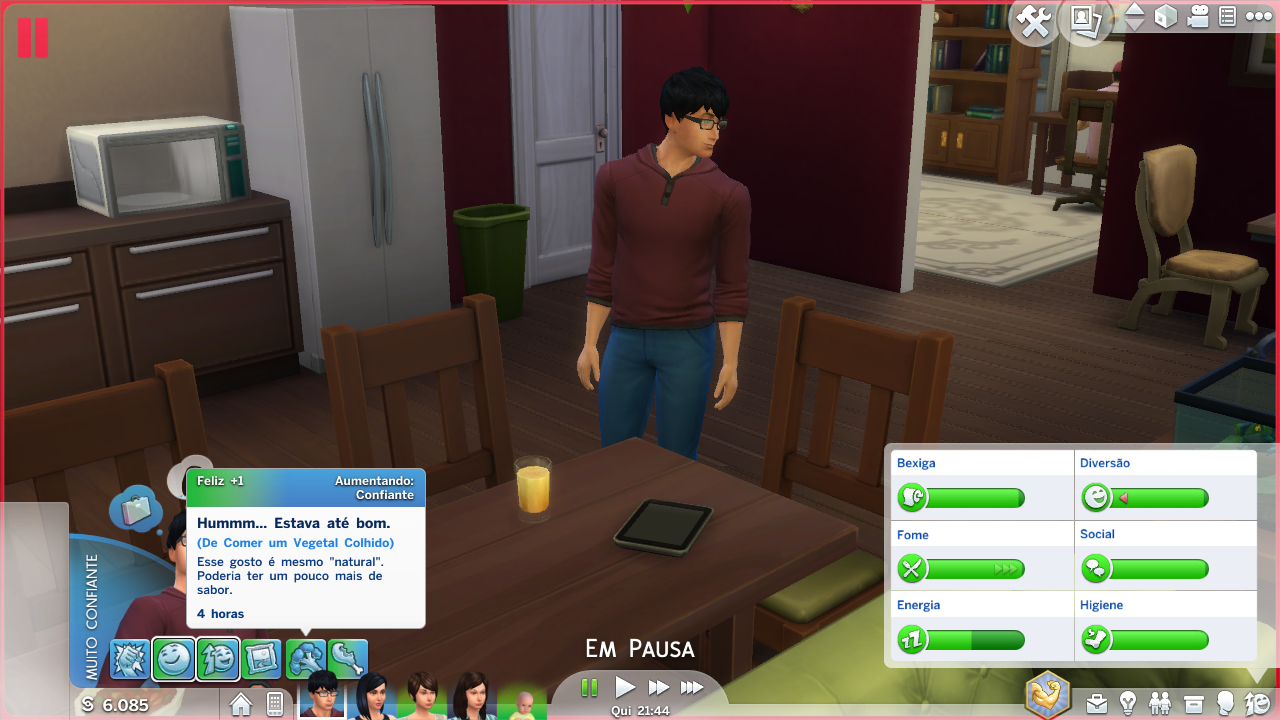Toggle the walls view cube icon
The image size is (1280, 720).
pyautogui.click(x=1166, y=17)
